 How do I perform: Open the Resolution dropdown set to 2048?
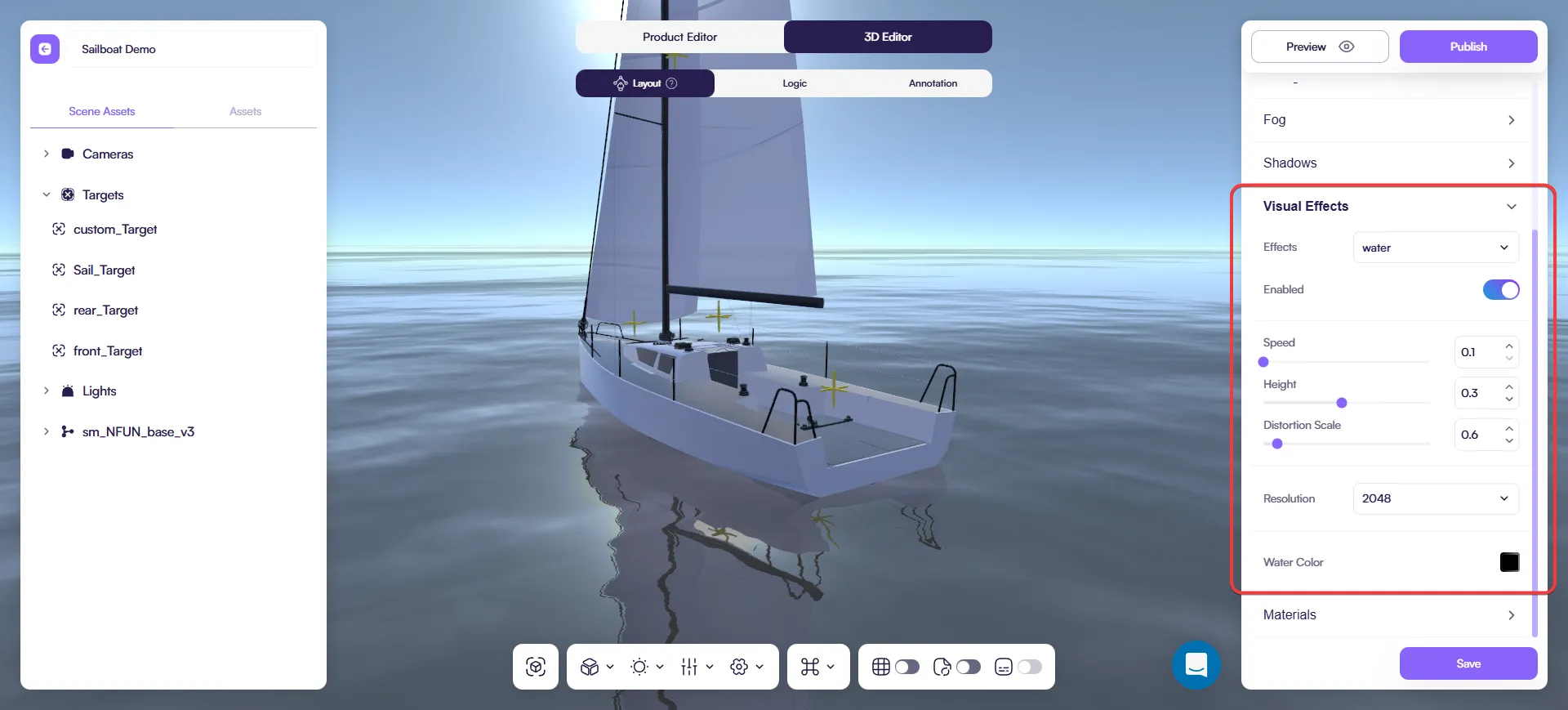1435,498
